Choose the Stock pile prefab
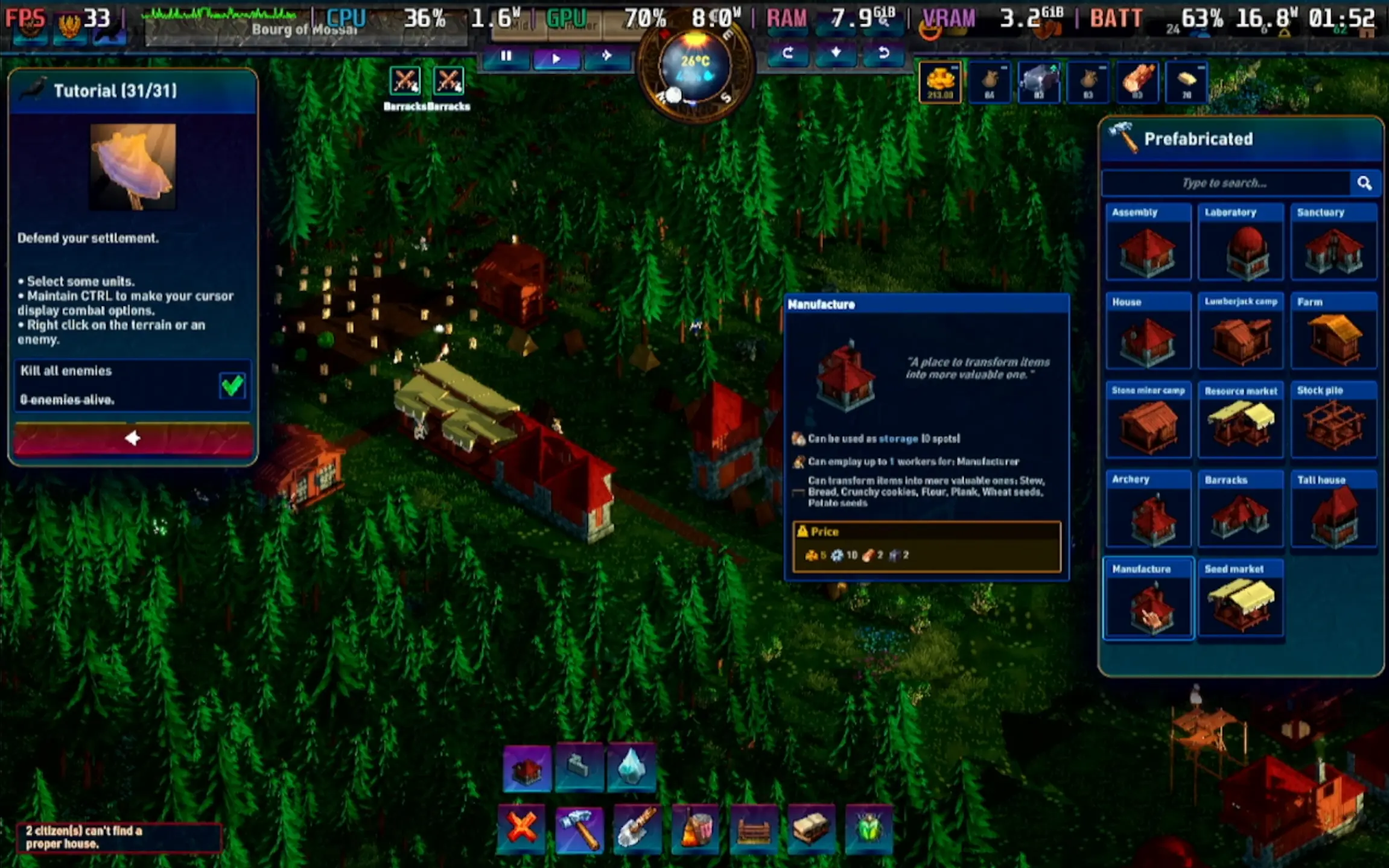The height and width of the screenshot is (868, 1389). 1333,420
